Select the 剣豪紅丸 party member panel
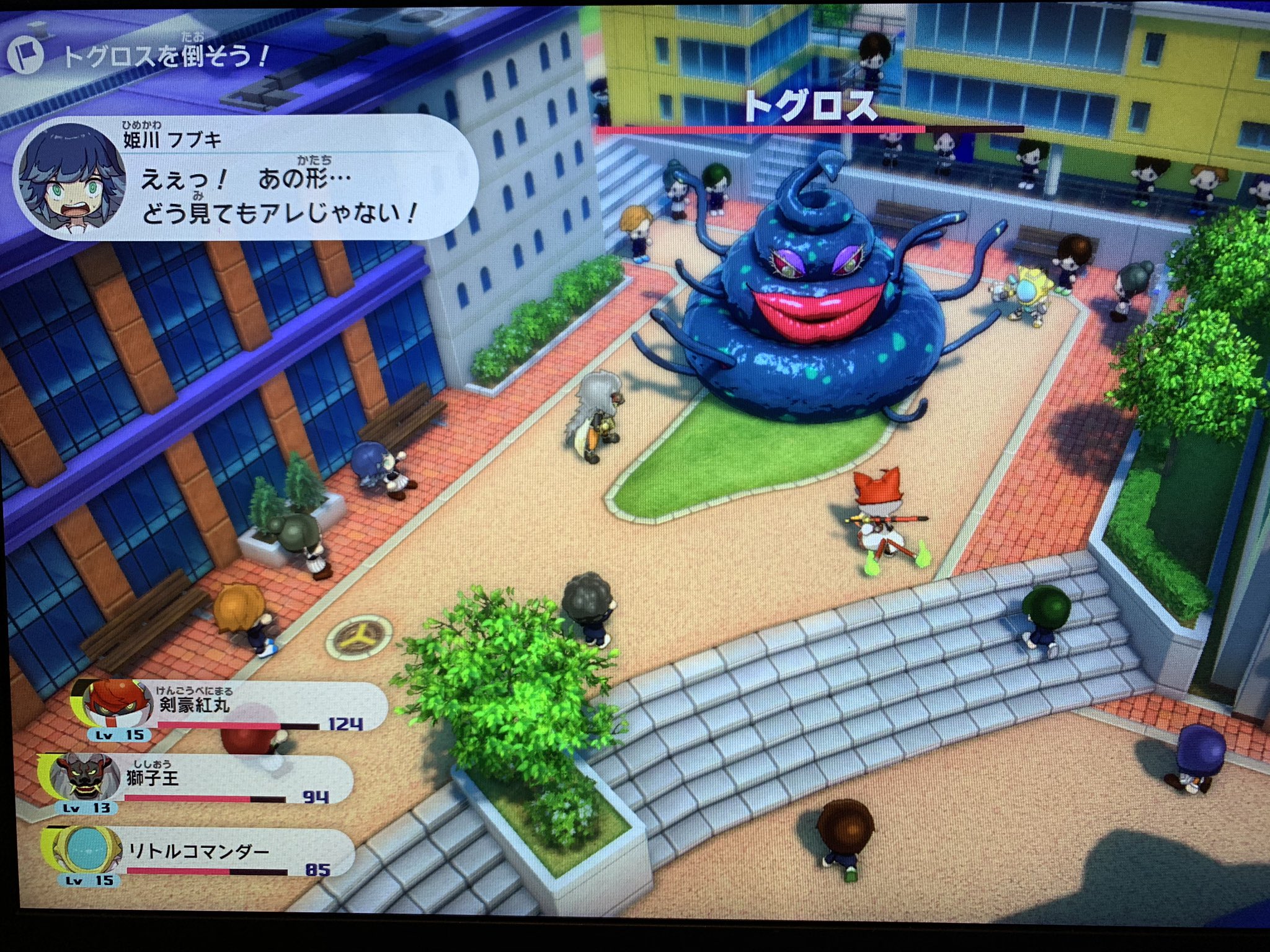Screen dimensions: 1270x952 tap(229, 710)
